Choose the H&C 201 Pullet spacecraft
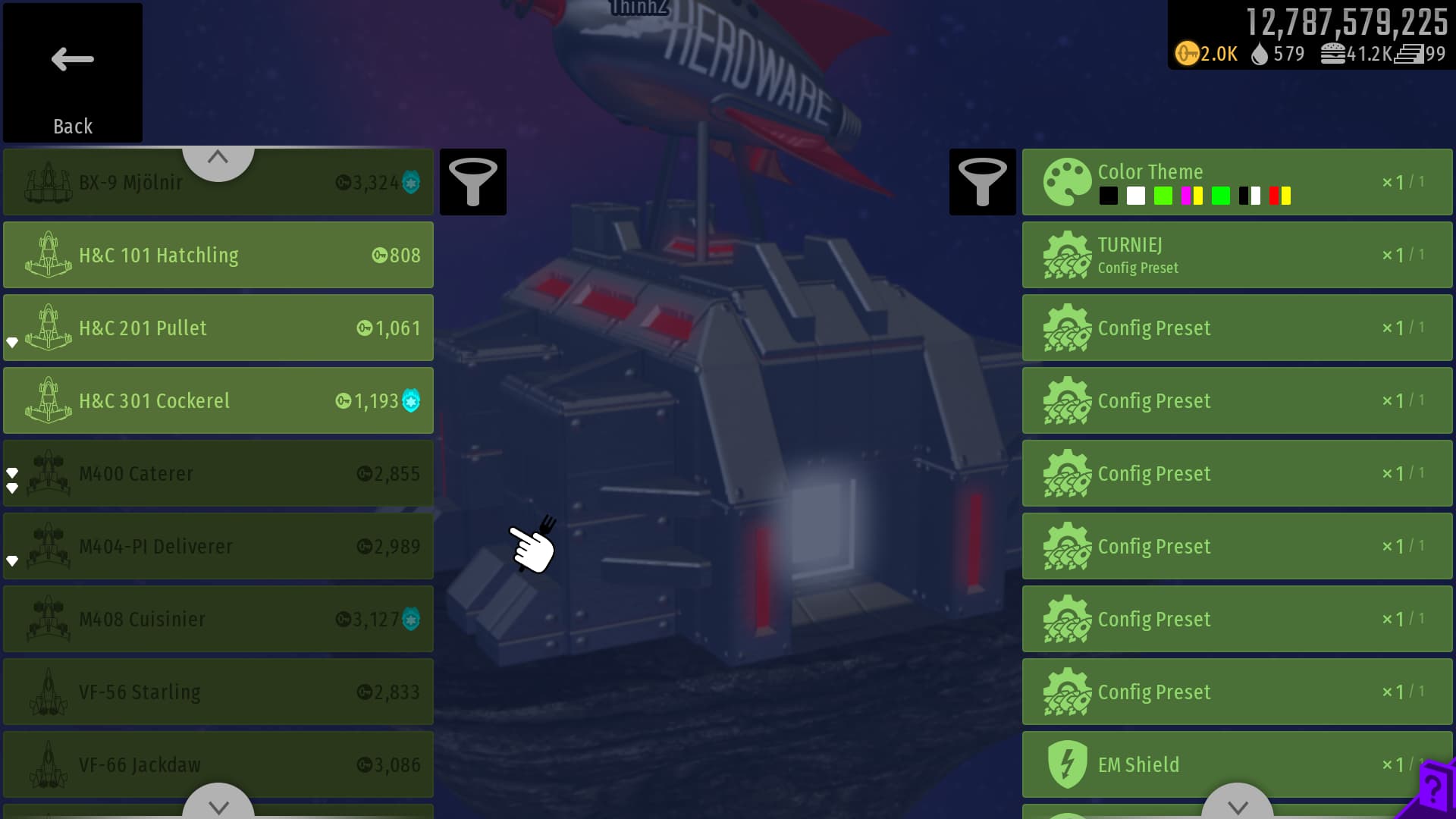This screenshot has width=1456, height=819. click(218, 328)
